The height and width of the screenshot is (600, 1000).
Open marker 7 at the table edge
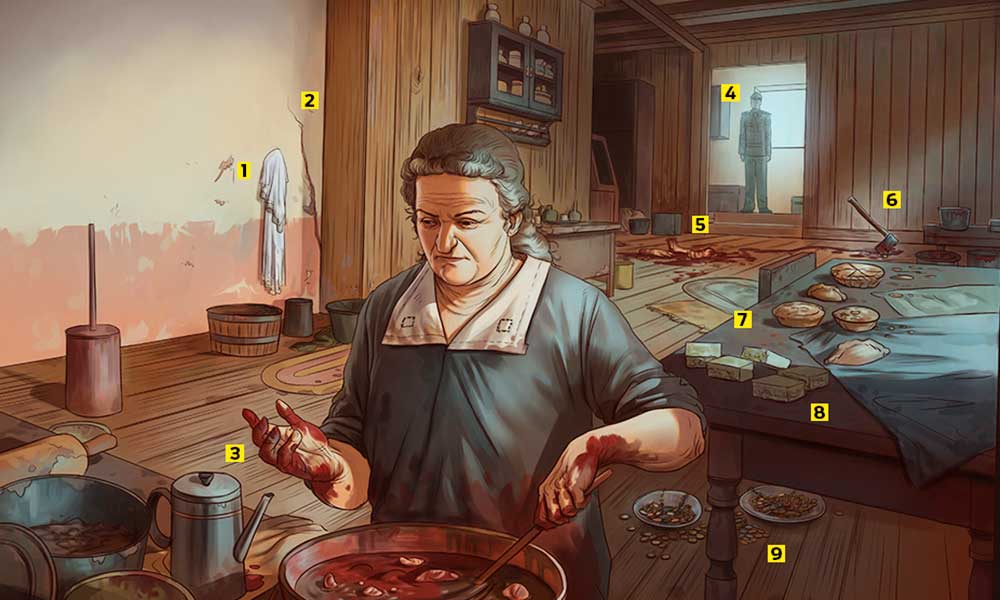click(x=742, y=320)
